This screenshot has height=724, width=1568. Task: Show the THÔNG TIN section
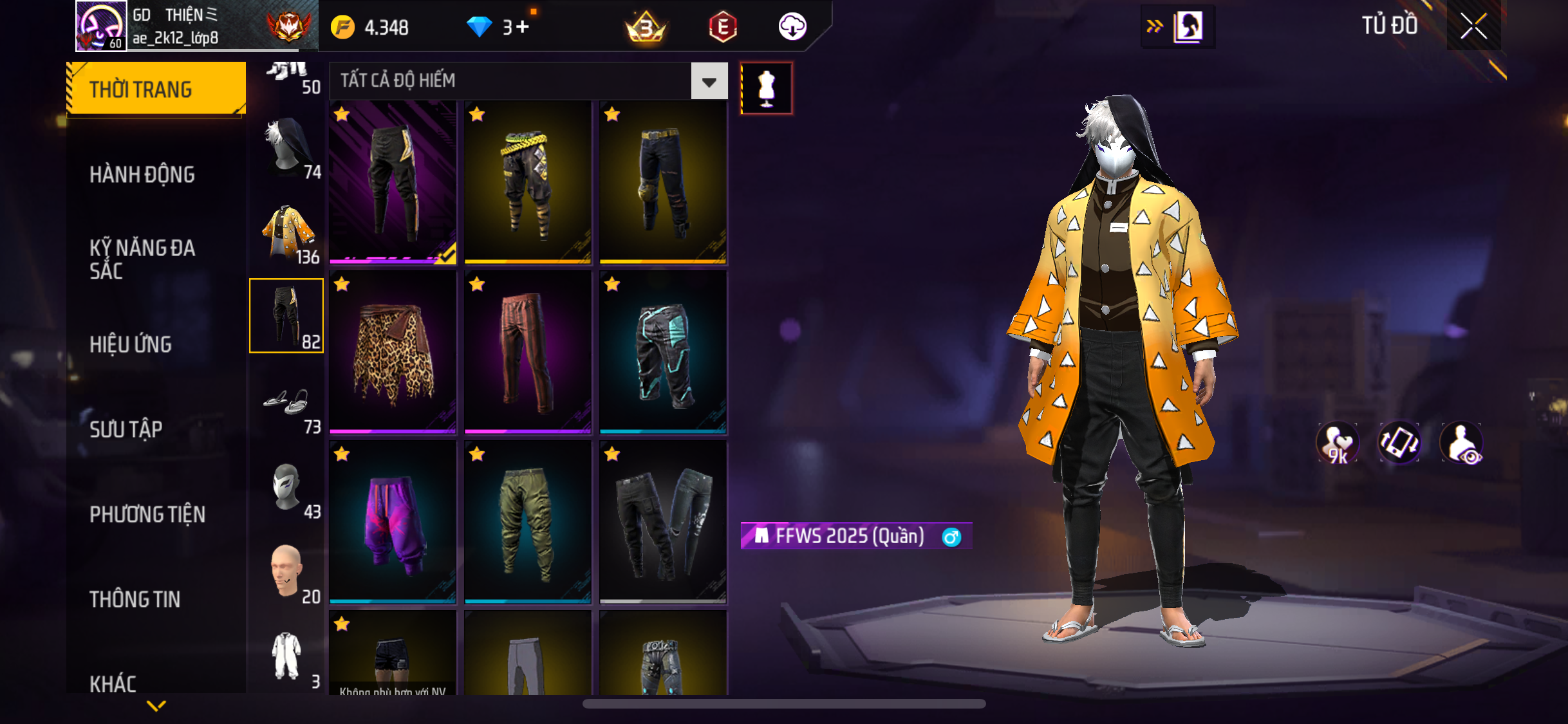[135, 599]
